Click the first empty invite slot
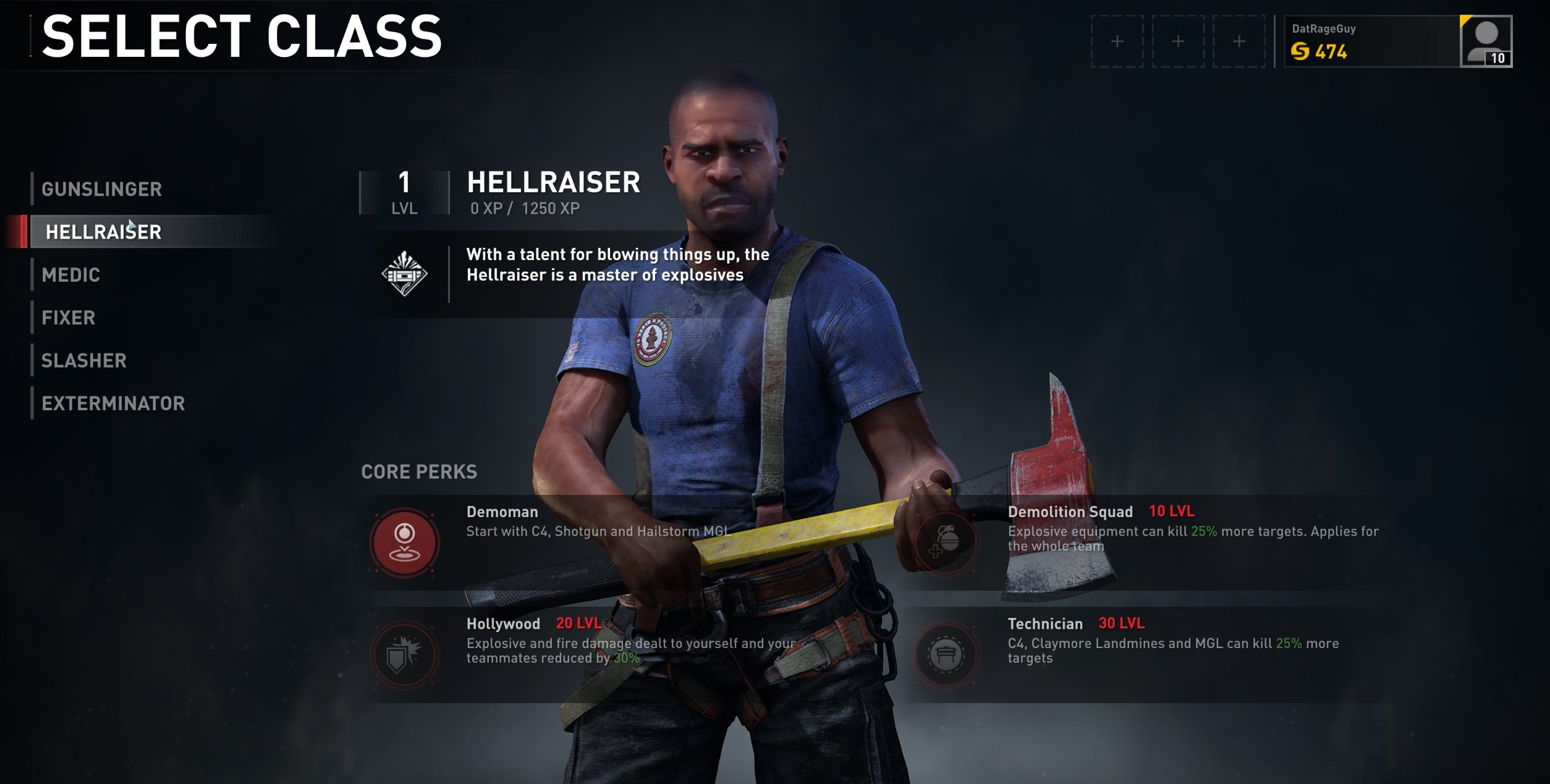Viewport: 1550px width, 784px height. pos(1119,42)
